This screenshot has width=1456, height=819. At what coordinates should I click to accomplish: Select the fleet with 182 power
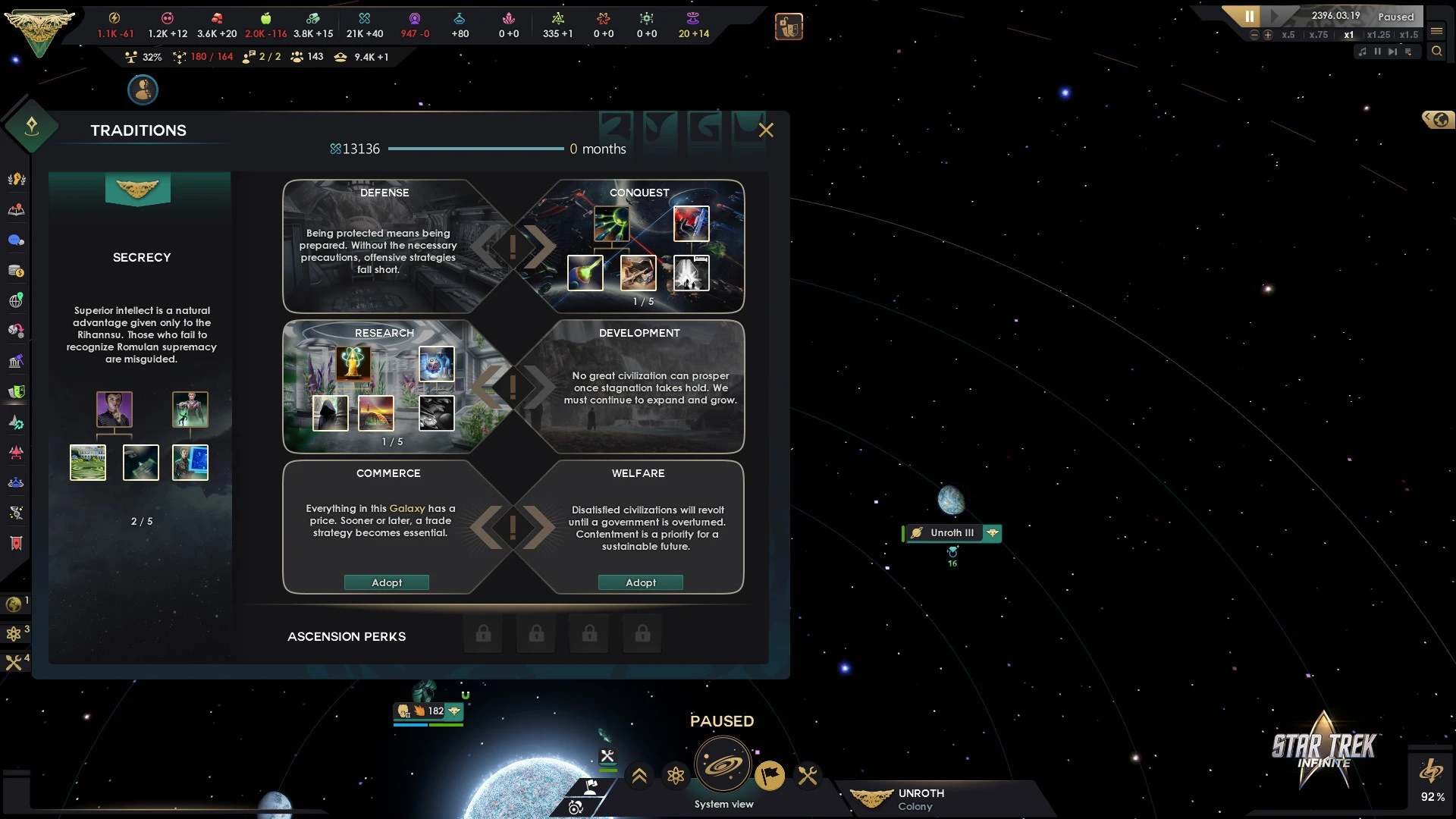pyautogui.click(x=428, y=711)
